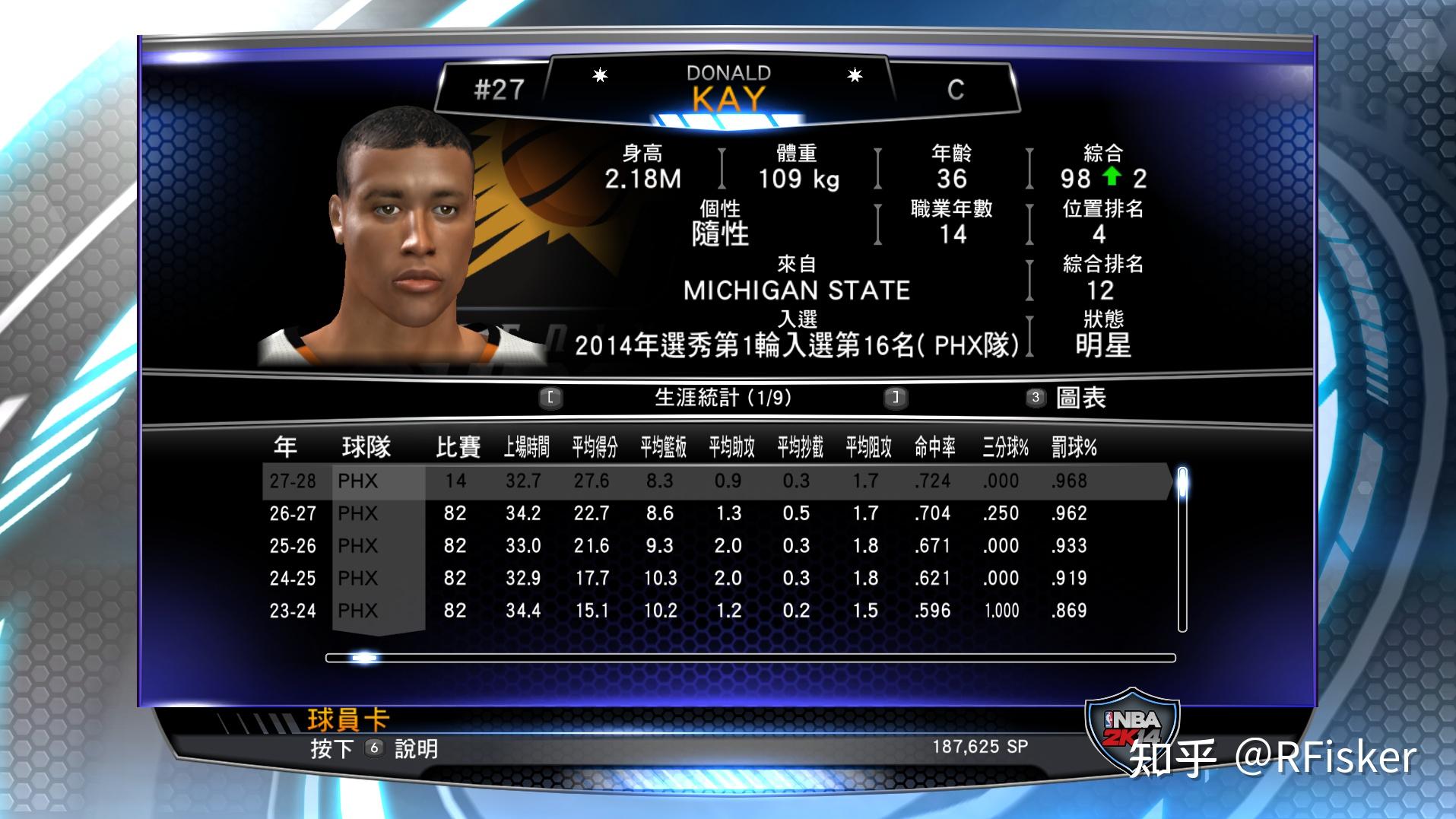
Task: Click the left star sparkle beside DONALD
Action: [600, 75]
